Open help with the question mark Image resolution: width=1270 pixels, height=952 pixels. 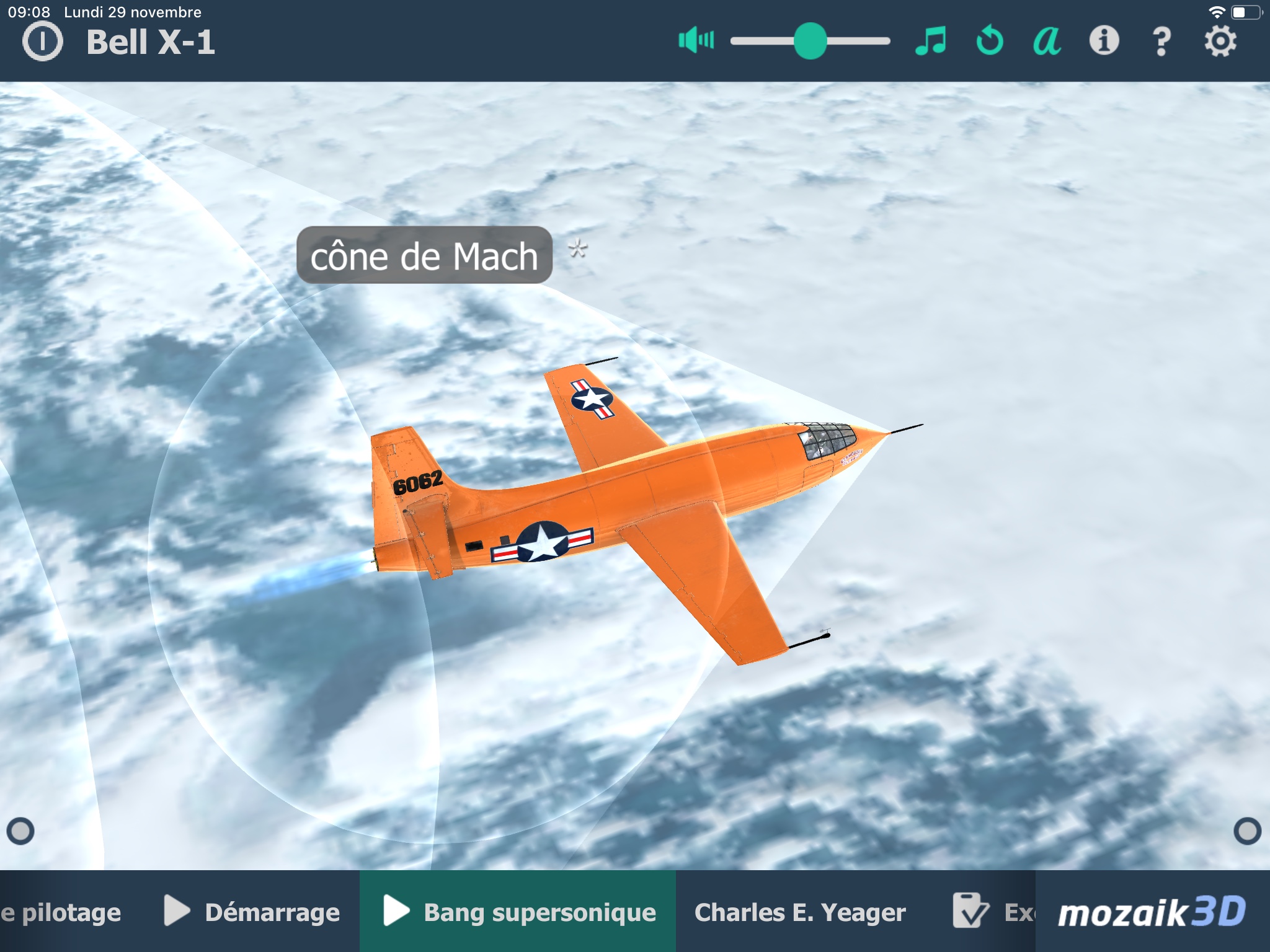1161,42
